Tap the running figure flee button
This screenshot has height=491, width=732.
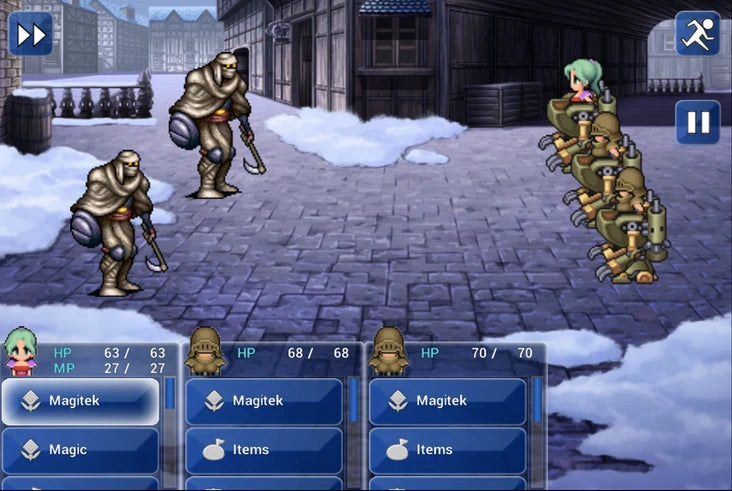(697, 34)
